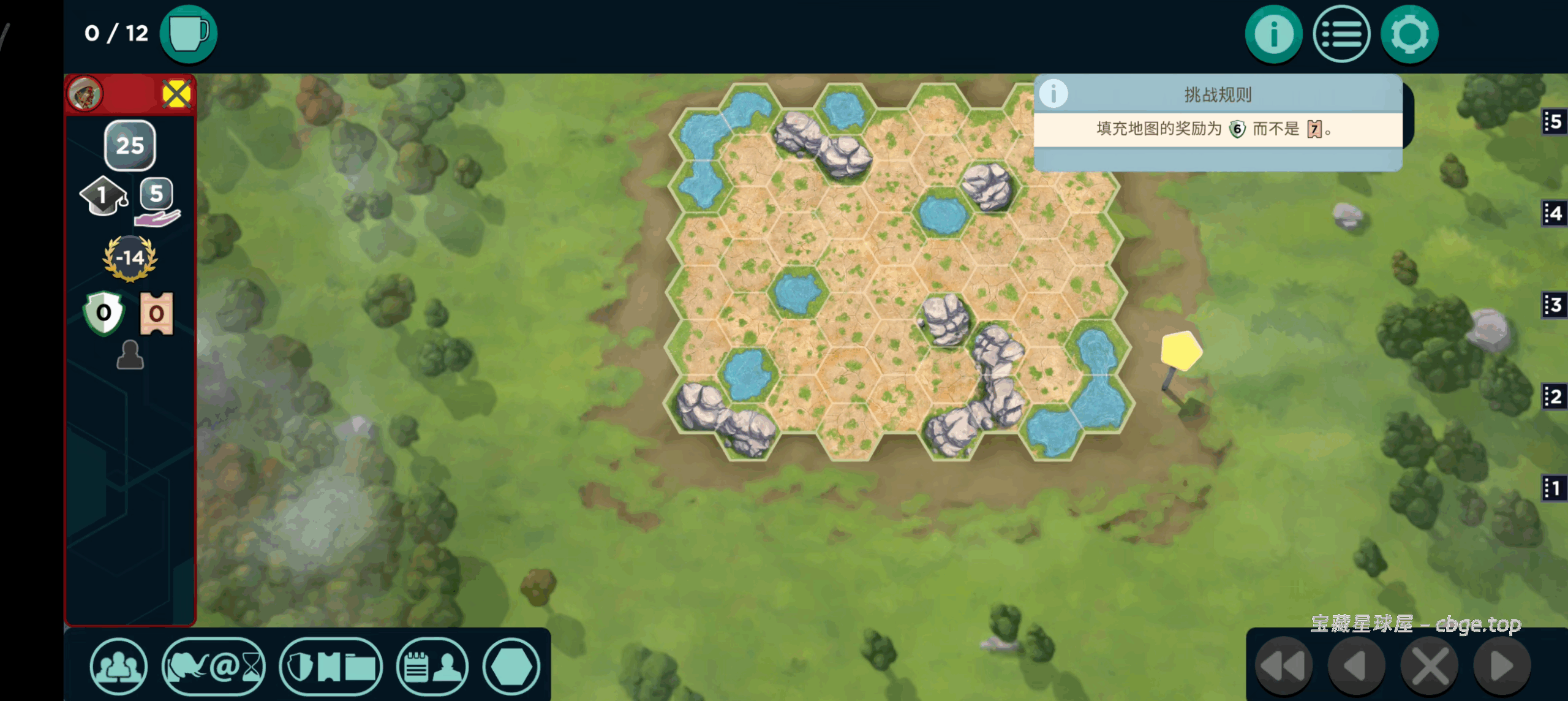Select action slot number 5
The width and height of the screenshot is (1568, 701).
tap(1553, 122)
